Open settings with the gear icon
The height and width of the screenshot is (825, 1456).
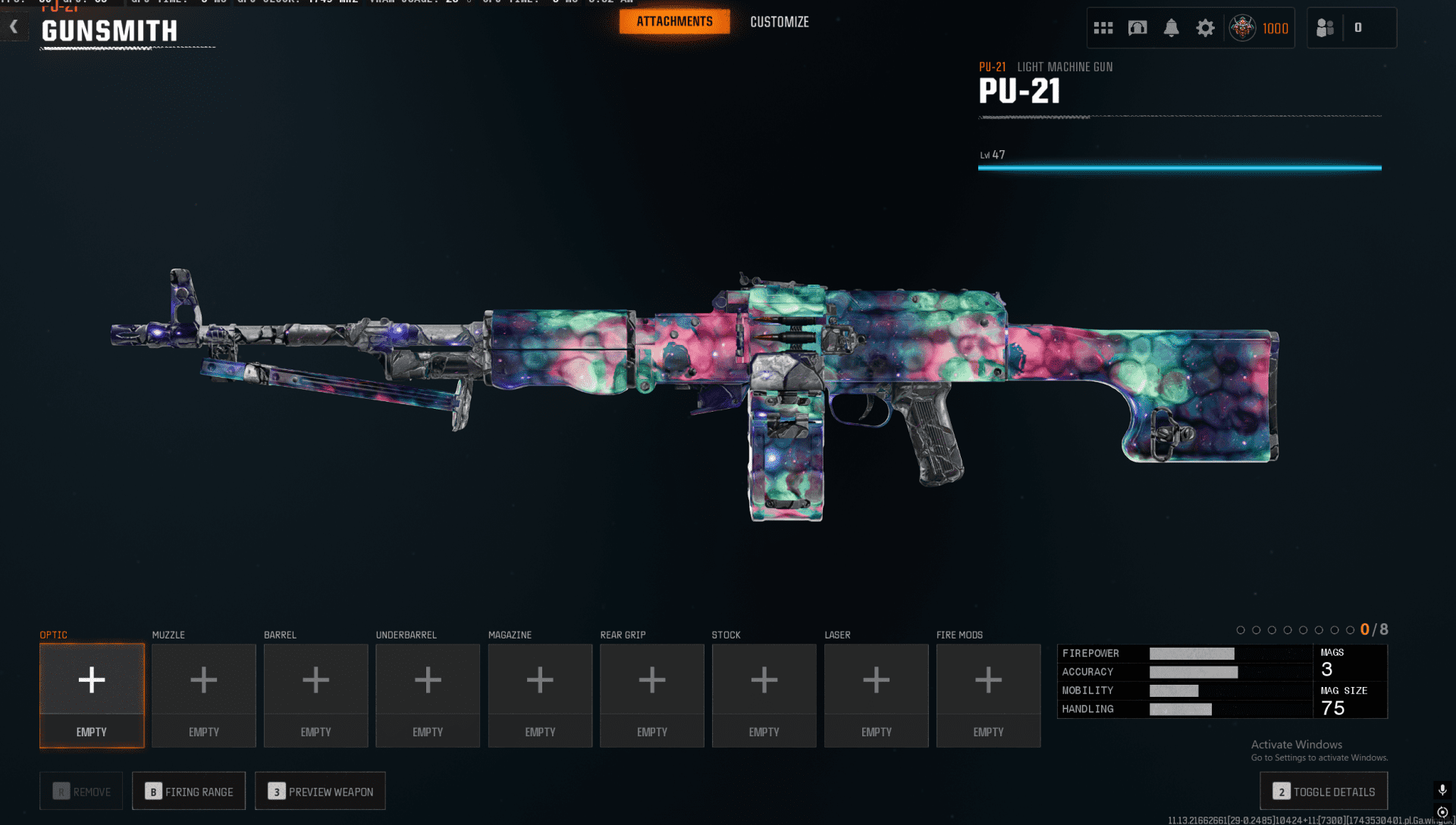1205,28
